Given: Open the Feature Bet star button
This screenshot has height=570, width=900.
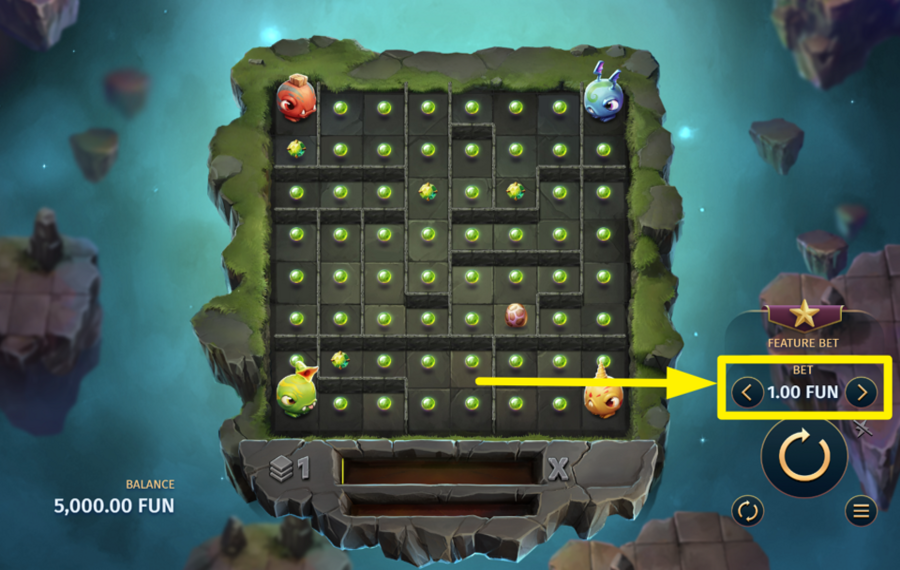Looking at the screenshot, I should [803, 315].
